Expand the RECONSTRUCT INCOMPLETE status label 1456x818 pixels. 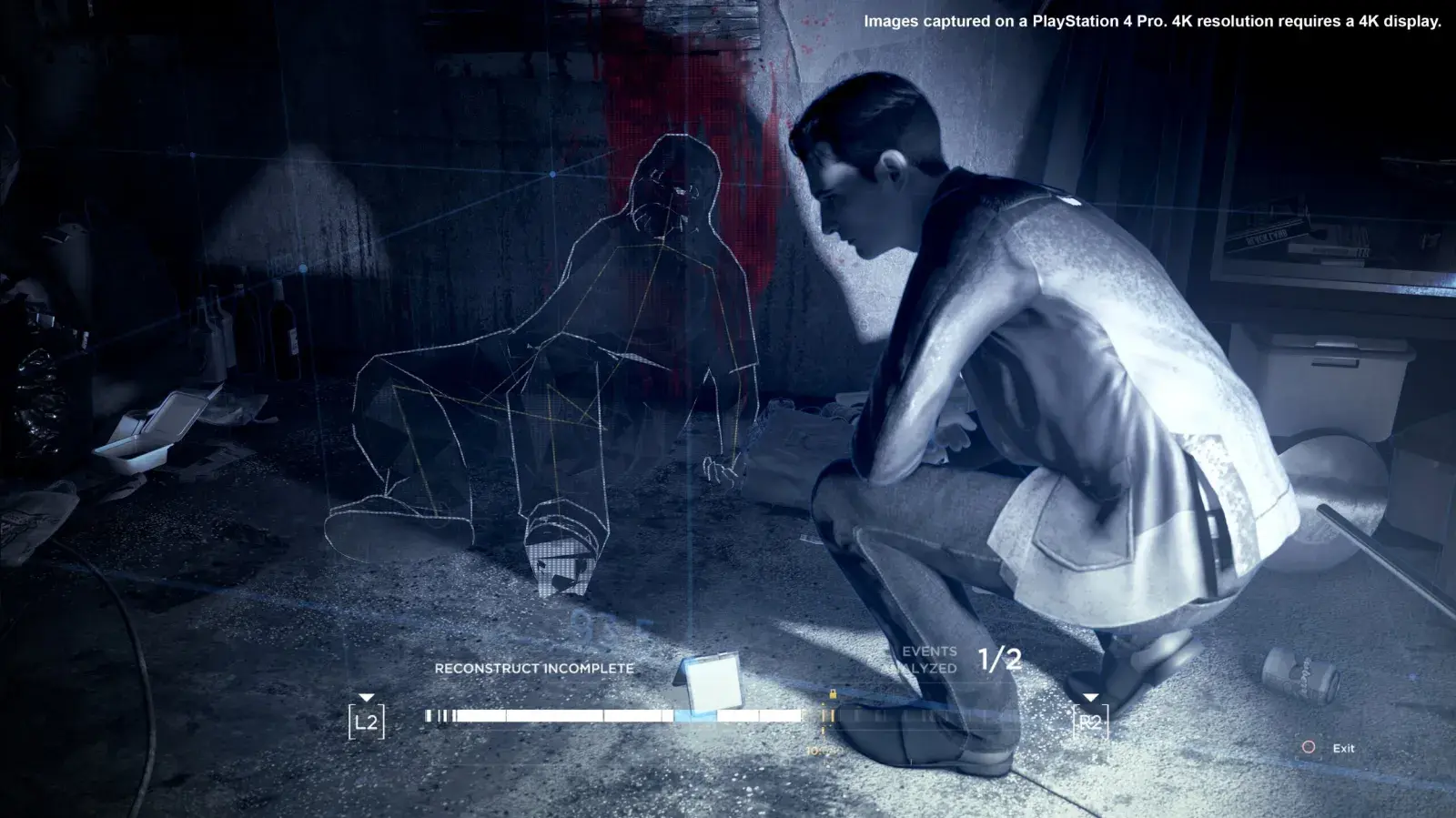click(535, 667)
